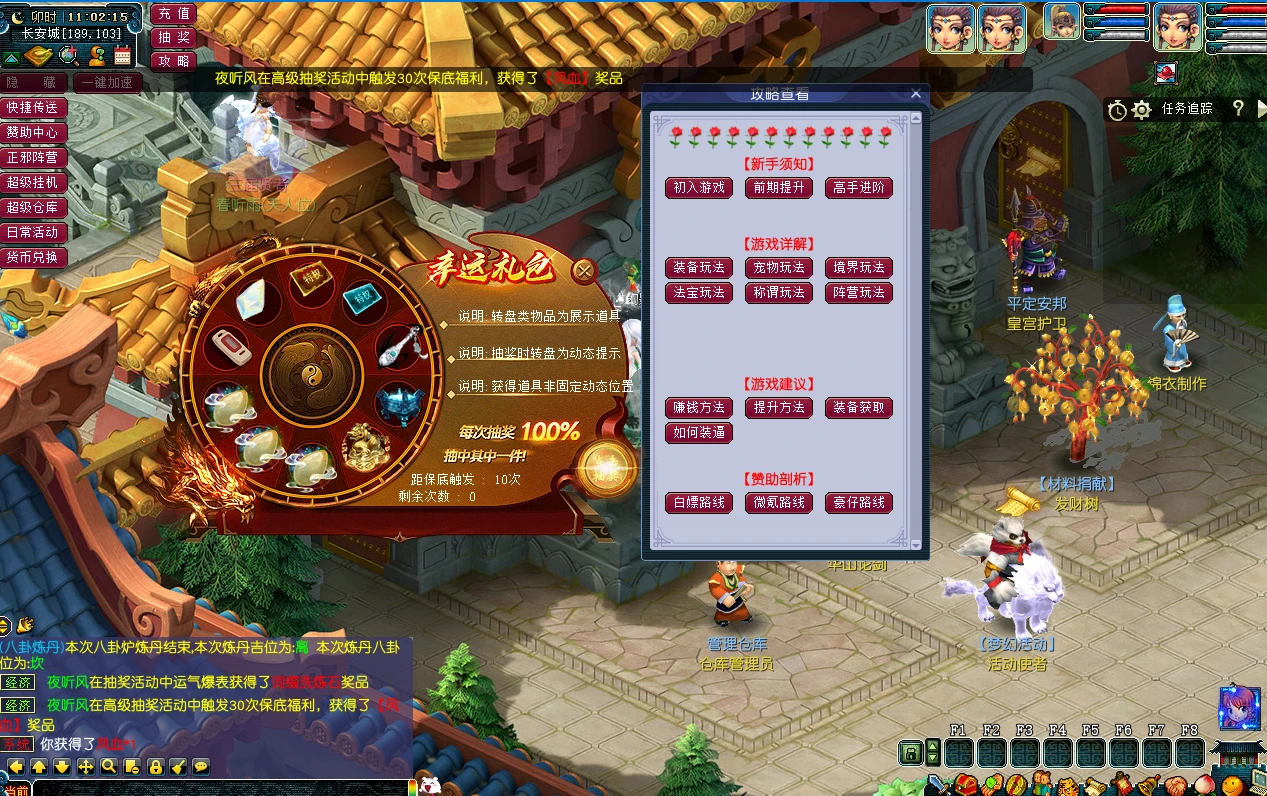Click the 一键加速 speed-up button
1267x796 pixels.
(x=107, y=82)
